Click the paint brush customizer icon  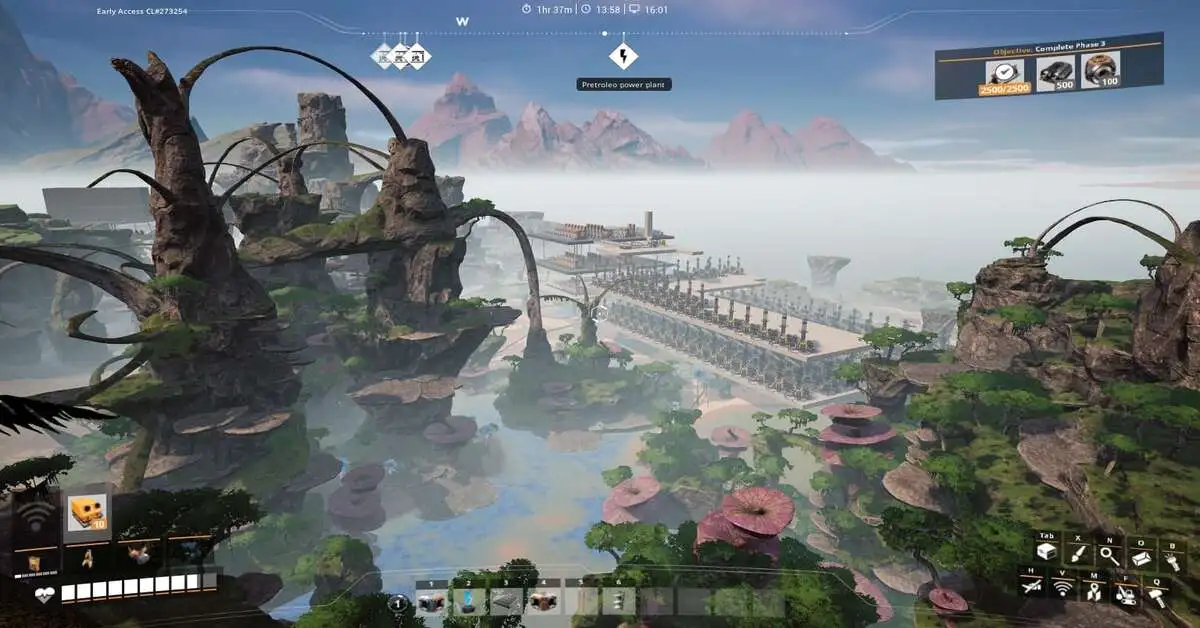tap(1079, 554)
